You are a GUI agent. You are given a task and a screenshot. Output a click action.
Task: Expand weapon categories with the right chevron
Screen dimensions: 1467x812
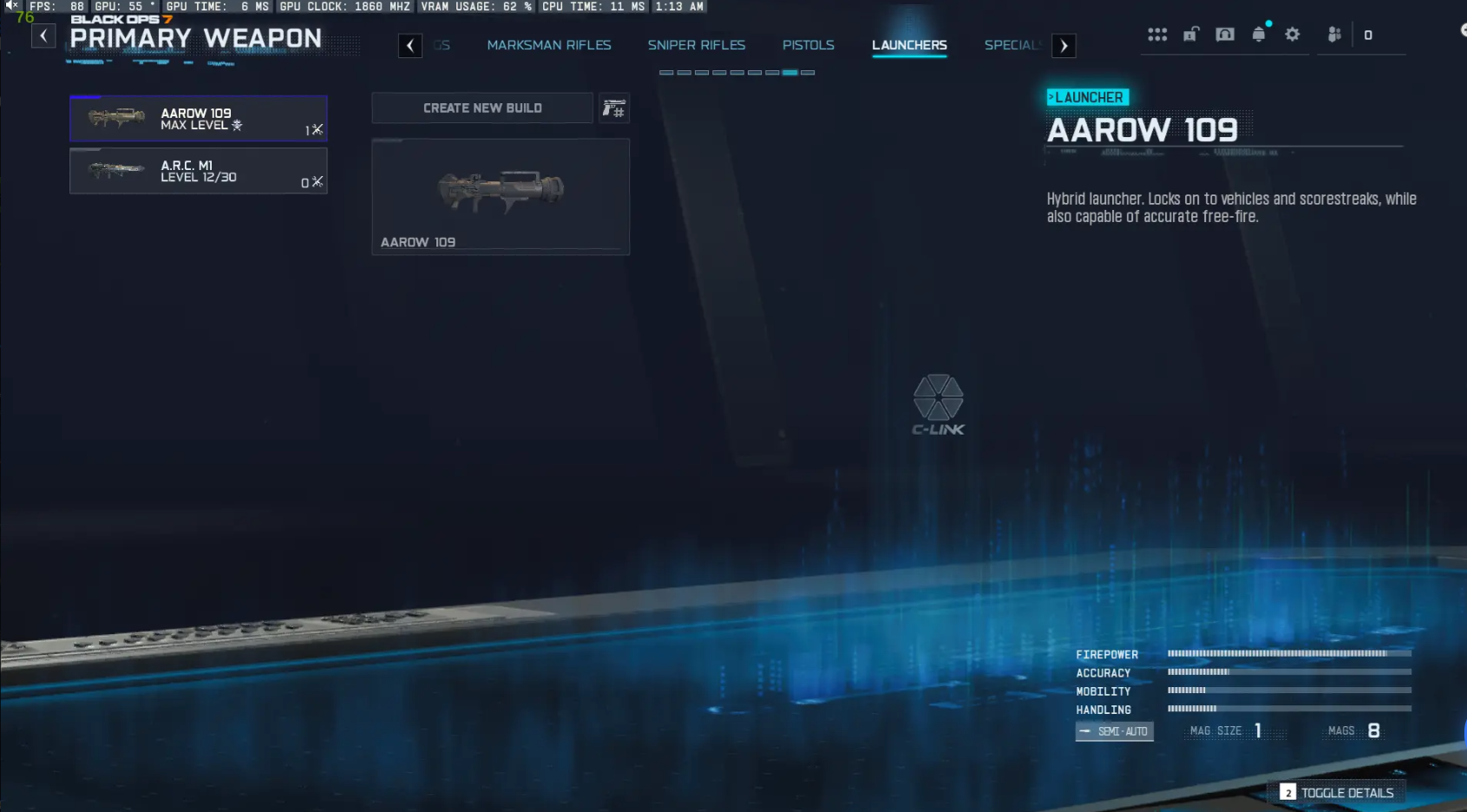pos(1064,45)
